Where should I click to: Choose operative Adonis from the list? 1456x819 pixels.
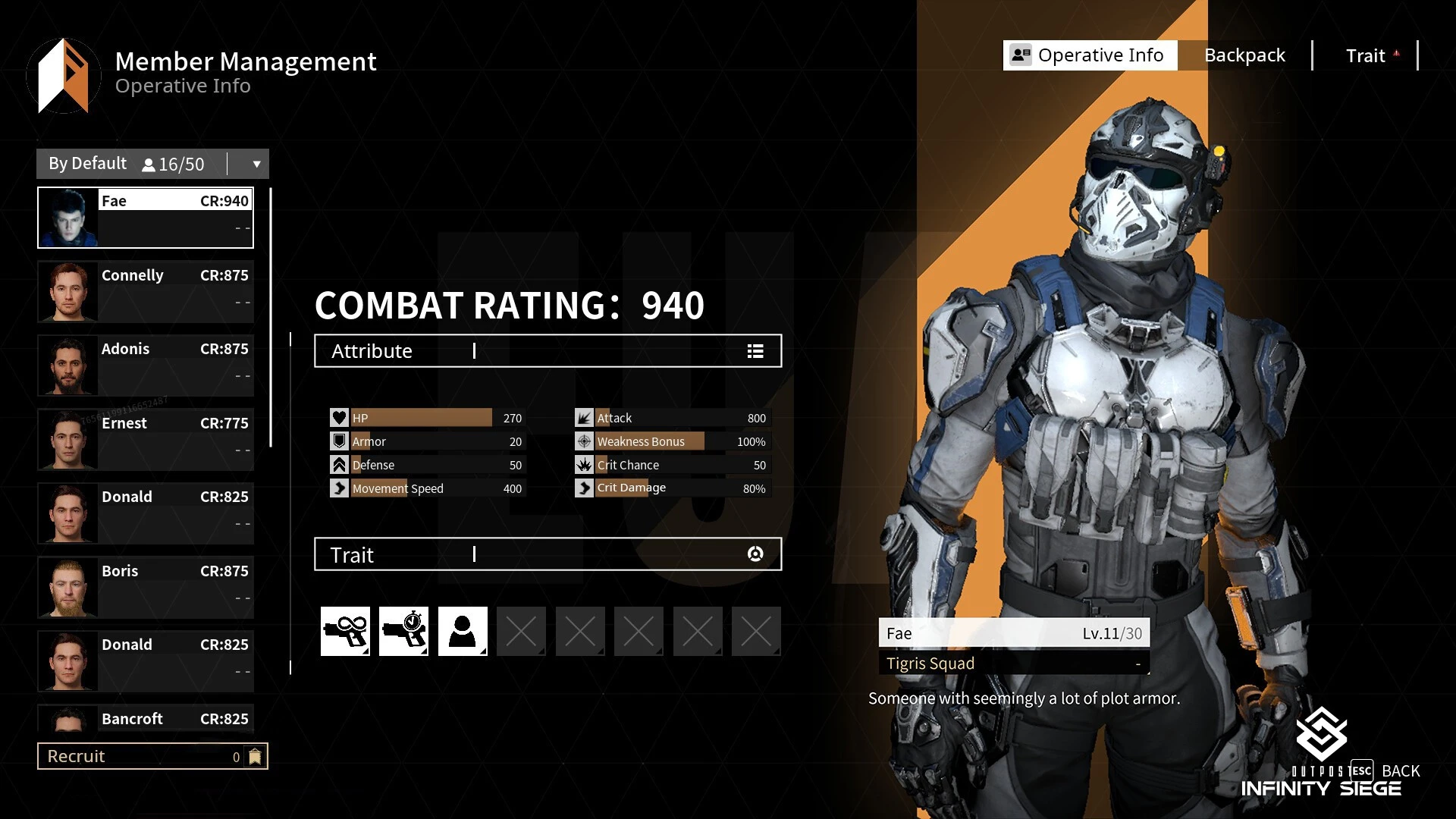click(x=146, y=365)
